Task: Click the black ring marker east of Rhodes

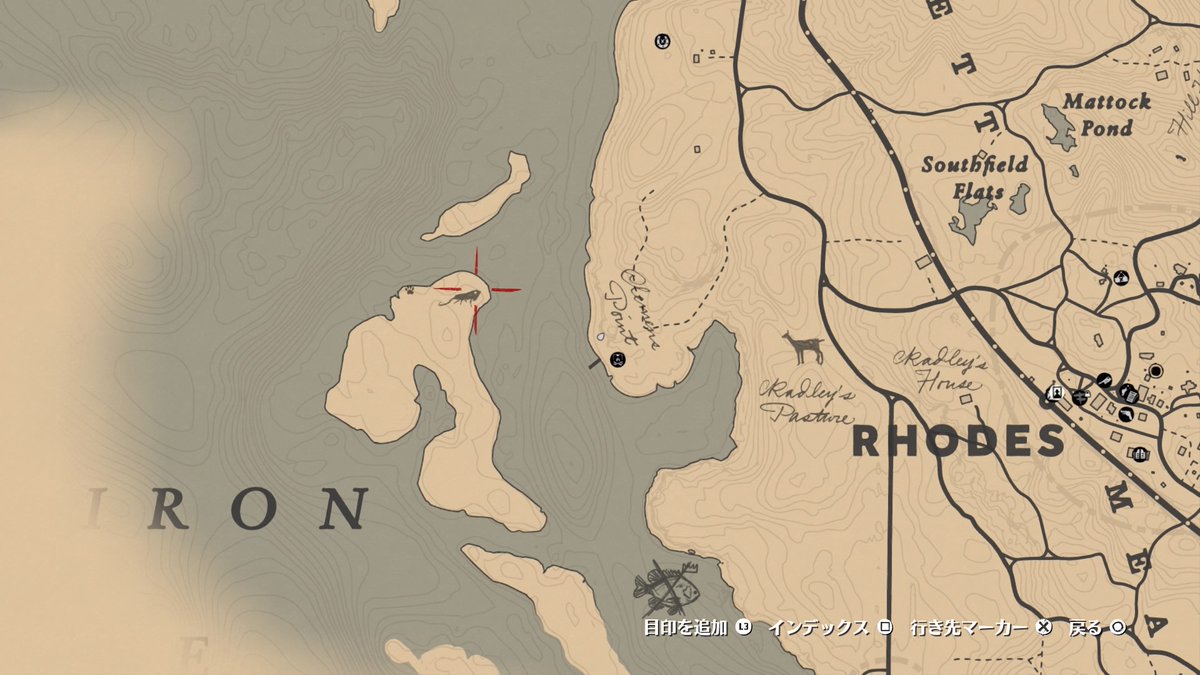Action: [x=1156, y=371]
